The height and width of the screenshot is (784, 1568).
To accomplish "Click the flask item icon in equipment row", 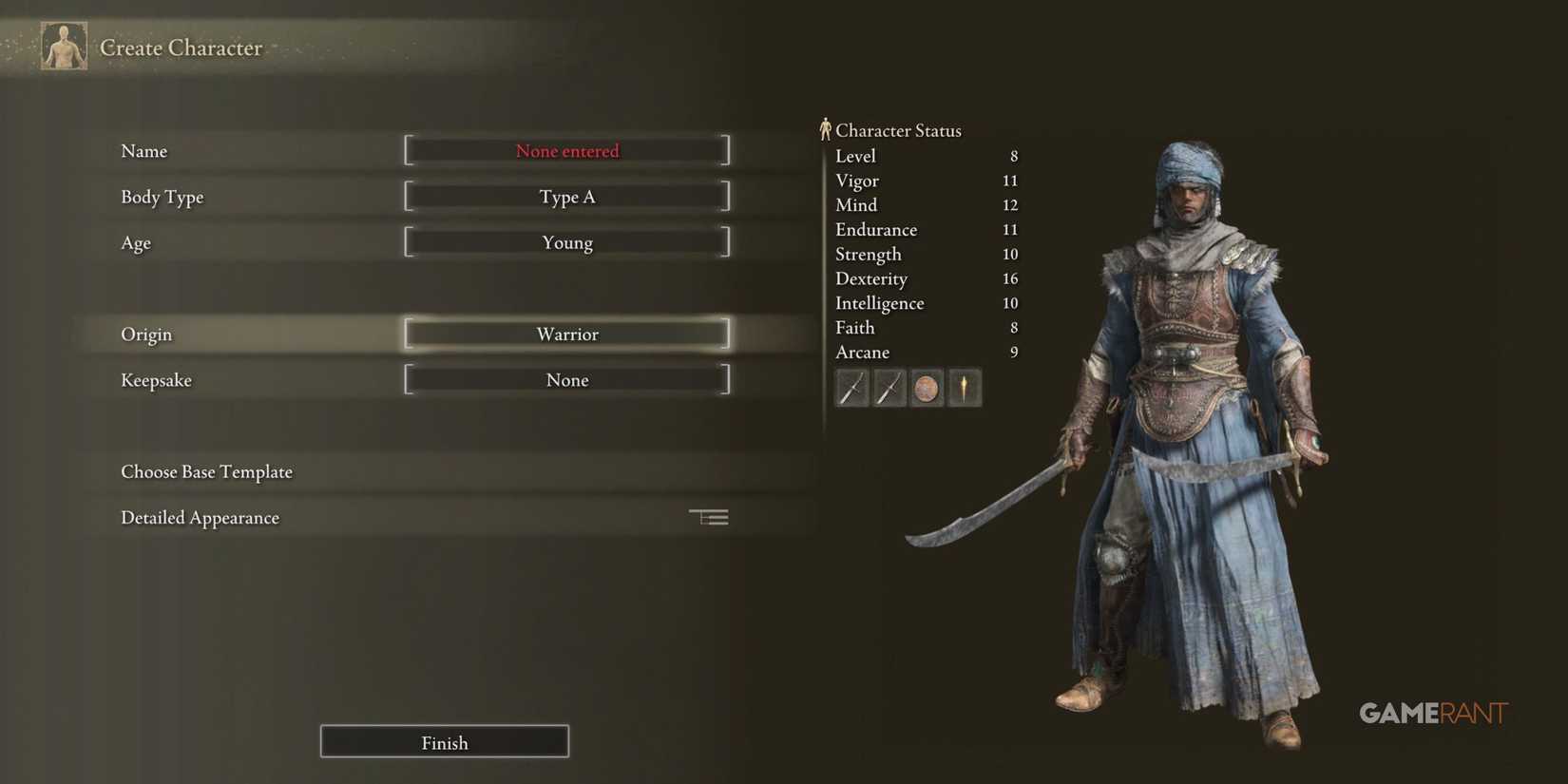I will click(965, 388).
